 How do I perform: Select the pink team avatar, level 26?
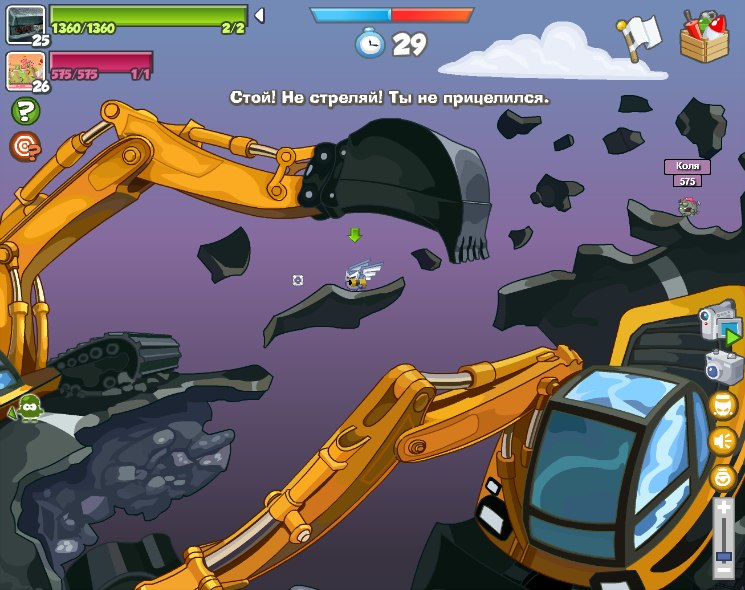[25, 70]
